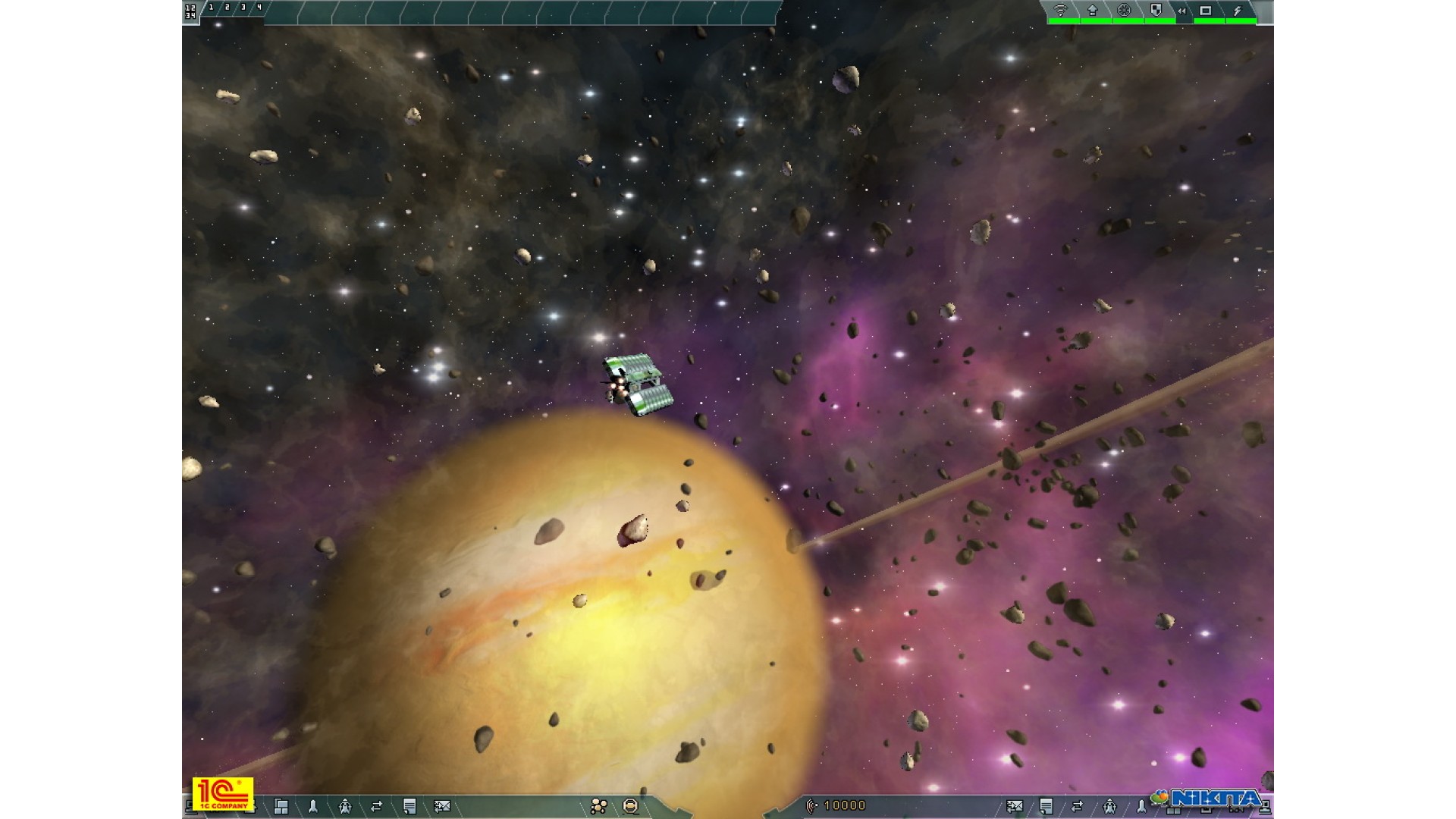Open the left-side envelope messages icon
1456x819 pixels.
coord(441,806)
